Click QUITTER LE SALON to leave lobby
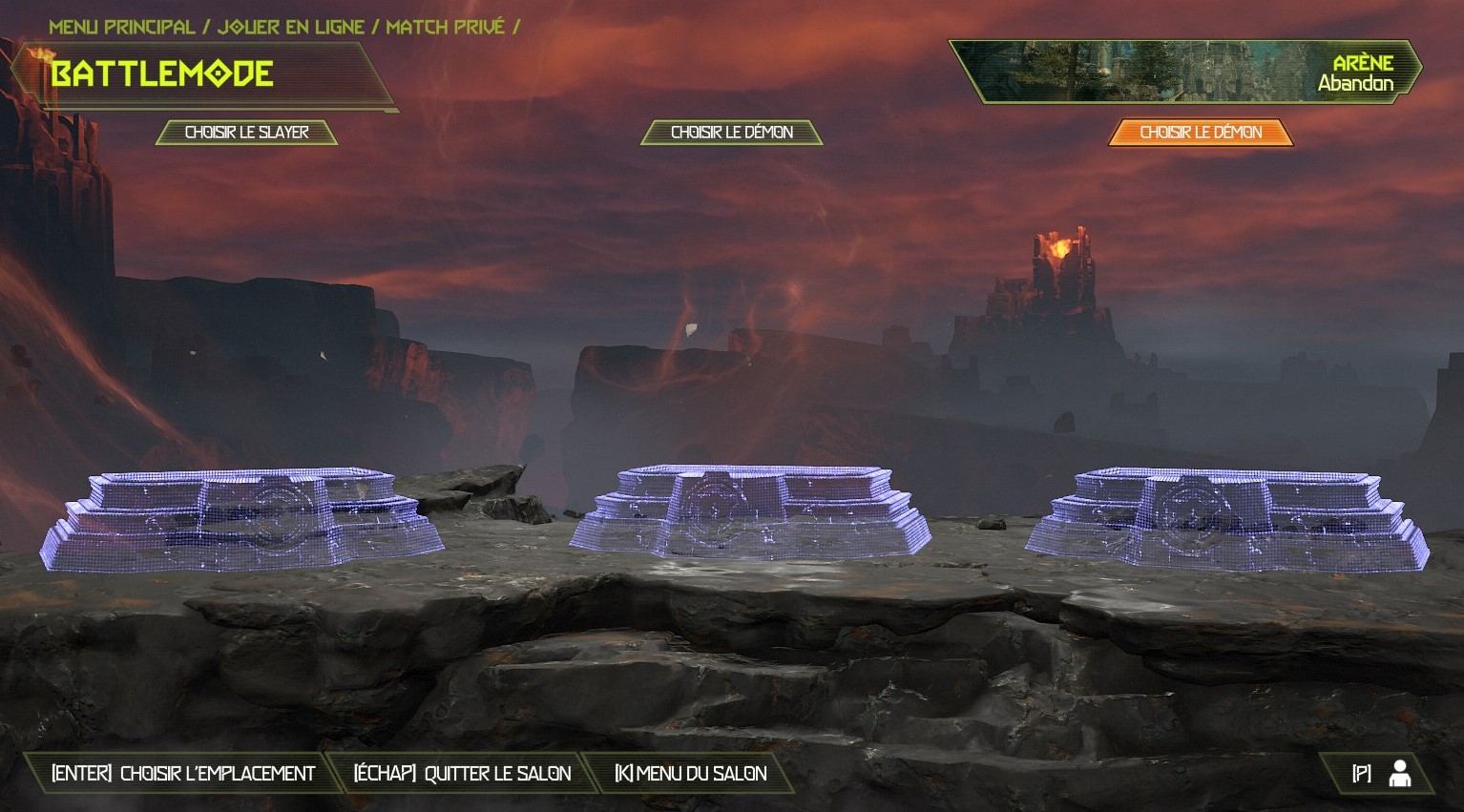The width and height of the screenshot is (1464, 812). [499, 774]
